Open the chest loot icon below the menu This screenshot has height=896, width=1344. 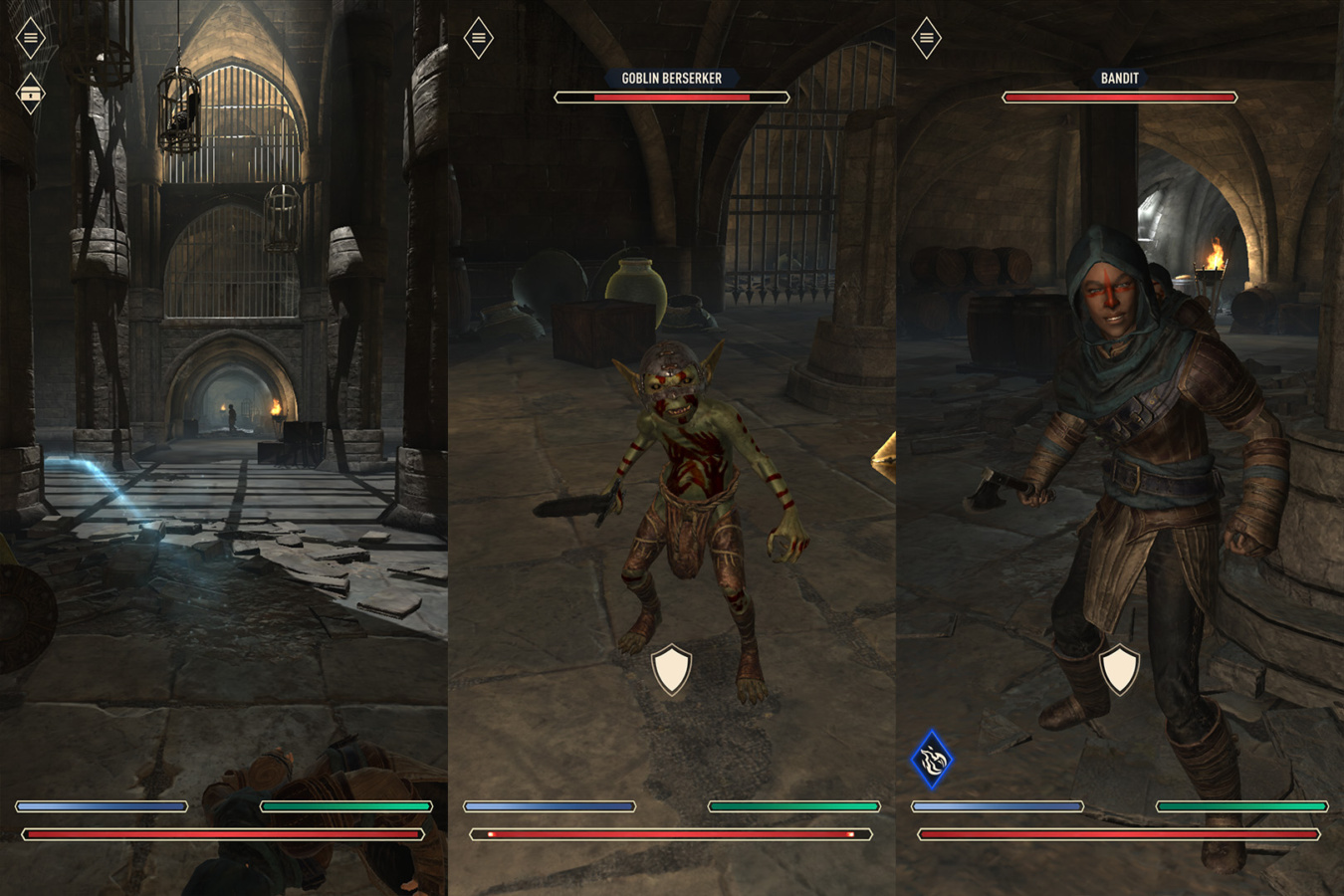tap(30, 94)
